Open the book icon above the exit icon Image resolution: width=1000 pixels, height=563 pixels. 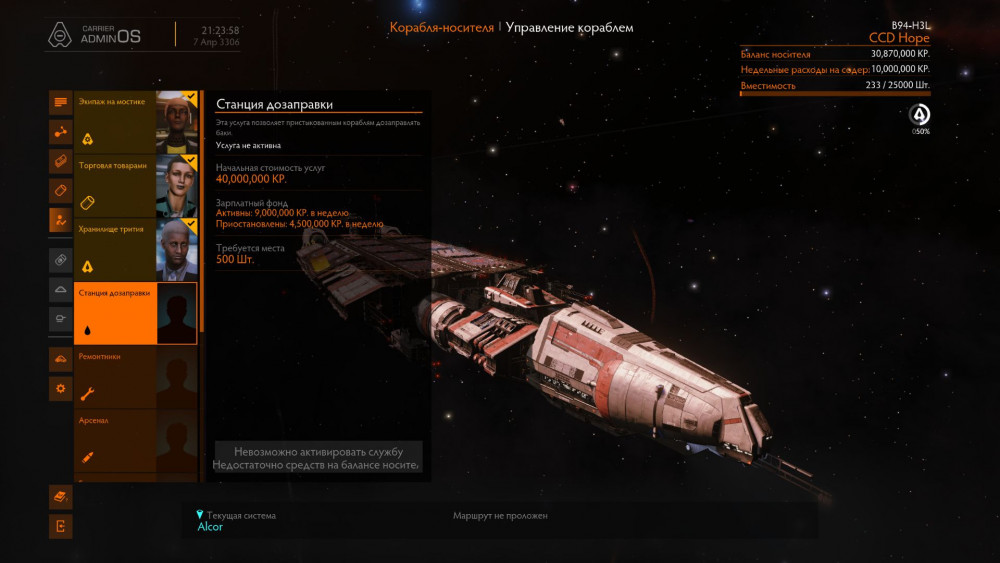point(61,496)
